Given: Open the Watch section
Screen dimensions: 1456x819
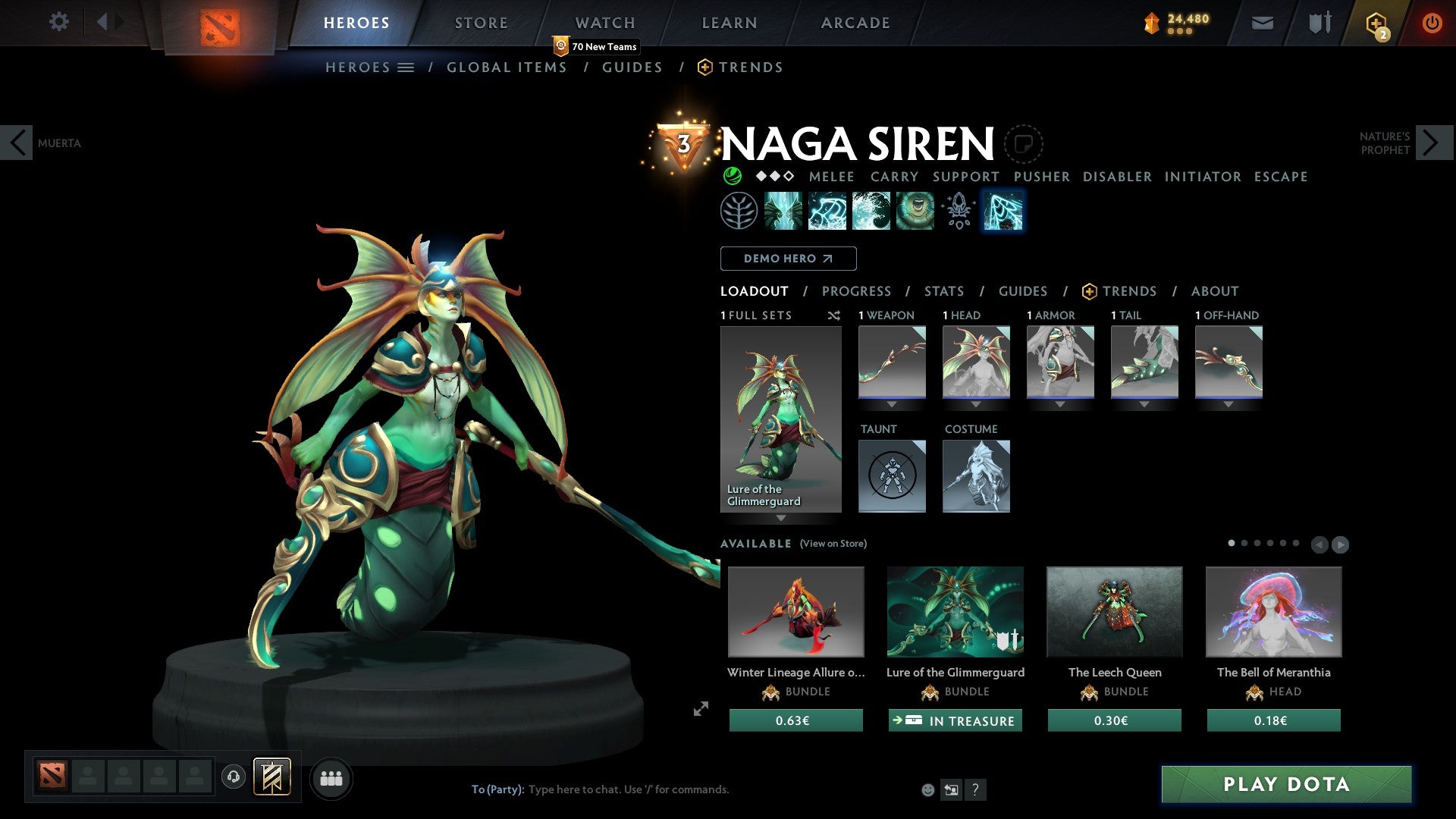Looking at the screenshot, I should (x=604, y=23).
